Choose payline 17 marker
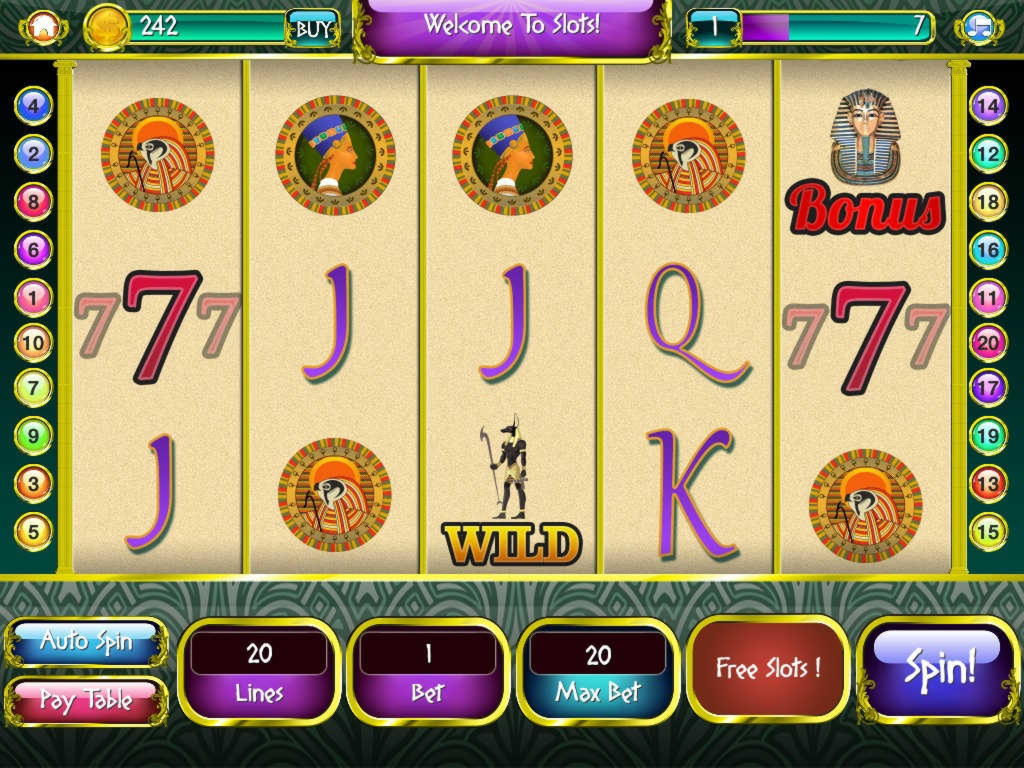Viewport: 1024px width, 768px height. [x=988, y=387]
